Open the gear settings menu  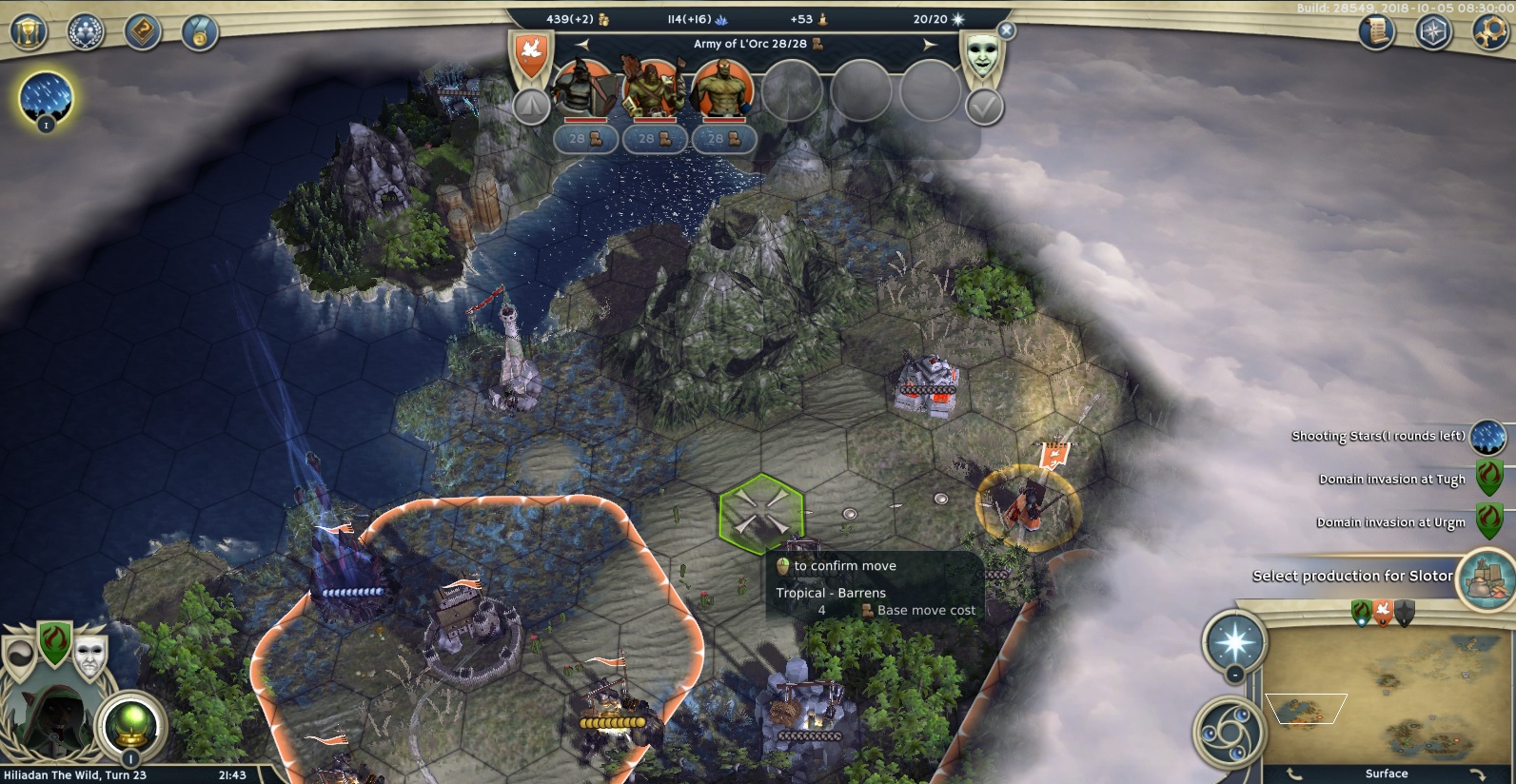pos(1490,32)
